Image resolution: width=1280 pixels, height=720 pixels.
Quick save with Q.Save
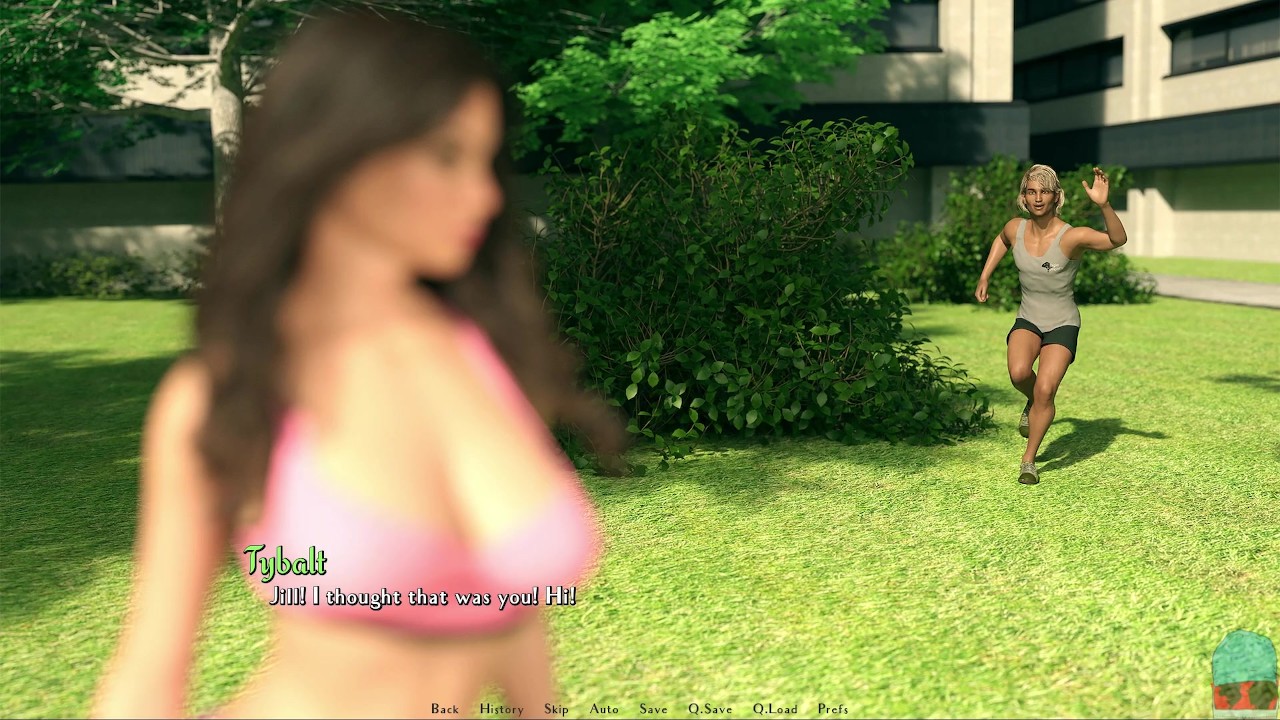(x=710, y=709)
